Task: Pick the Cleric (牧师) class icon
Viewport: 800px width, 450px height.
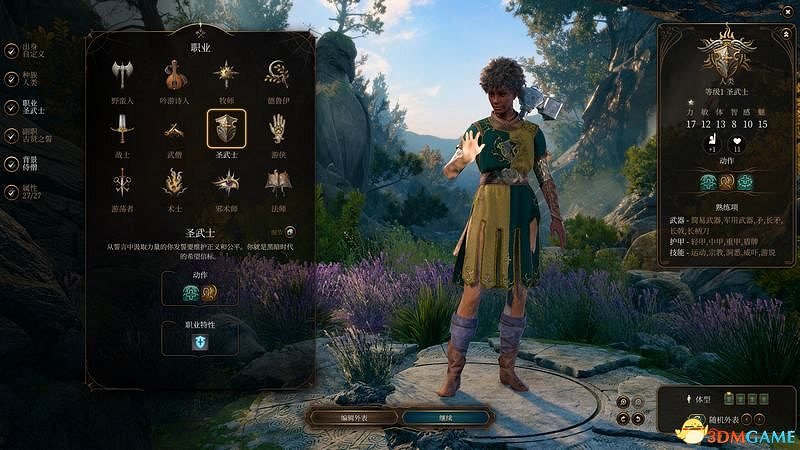Action: [x=226, y=76]
